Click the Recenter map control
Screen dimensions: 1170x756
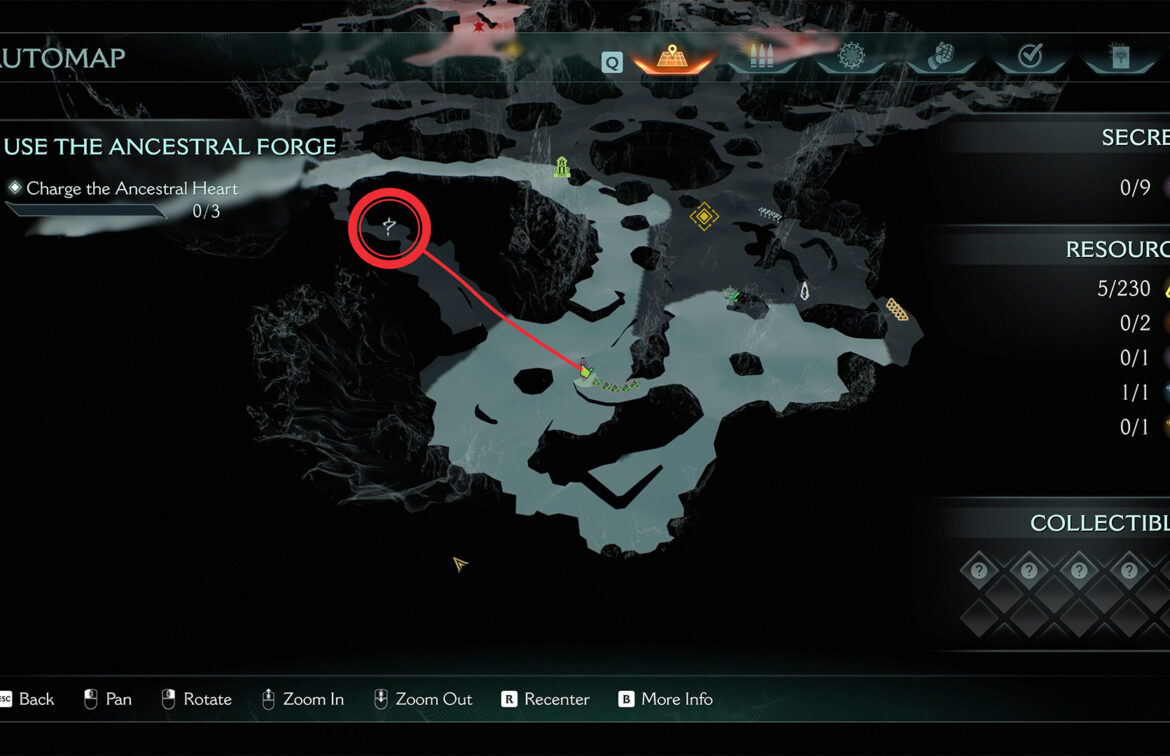546,699
